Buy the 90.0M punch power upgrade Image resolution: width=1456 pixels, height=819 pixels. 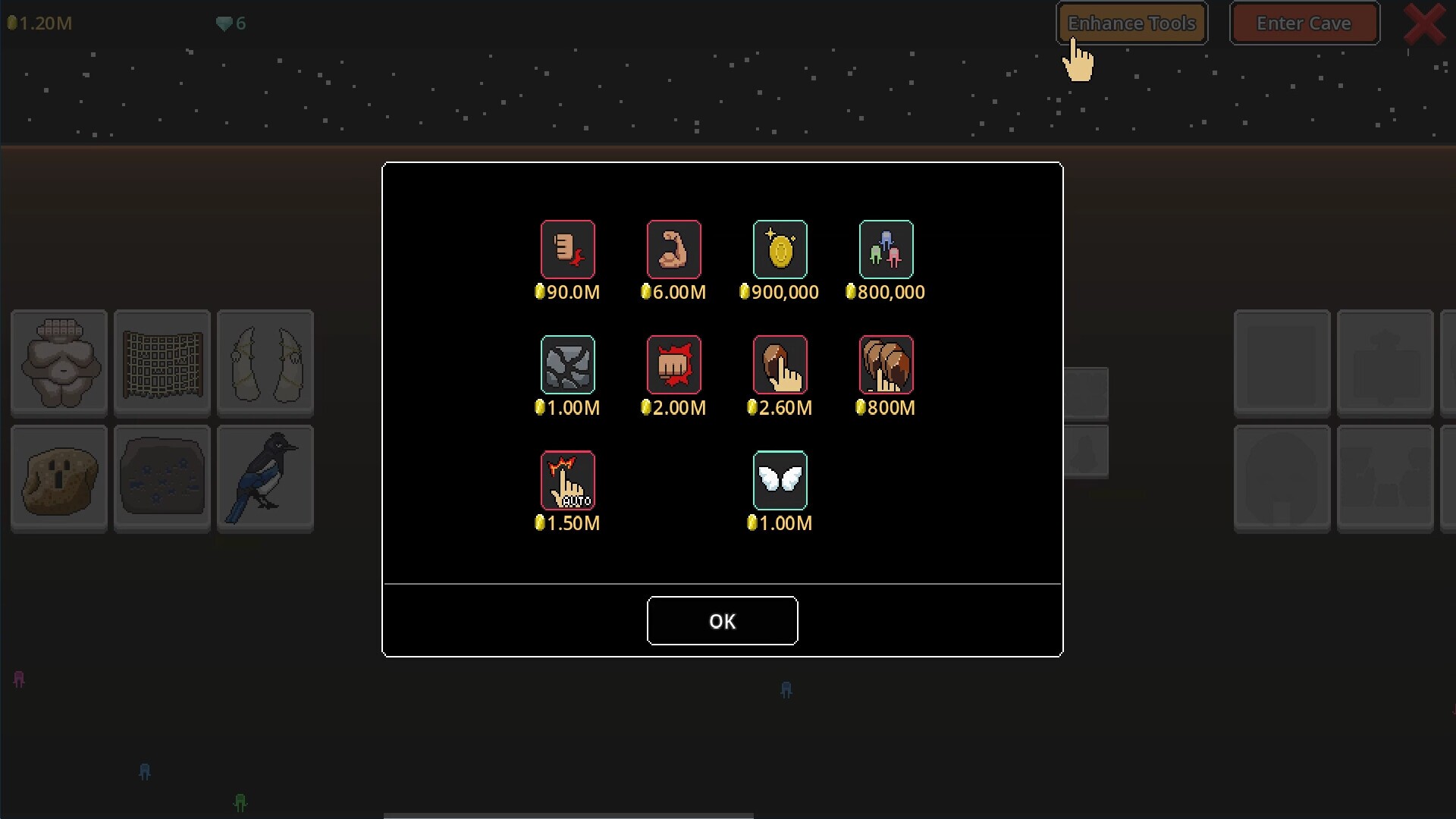(x=569, y=250)
